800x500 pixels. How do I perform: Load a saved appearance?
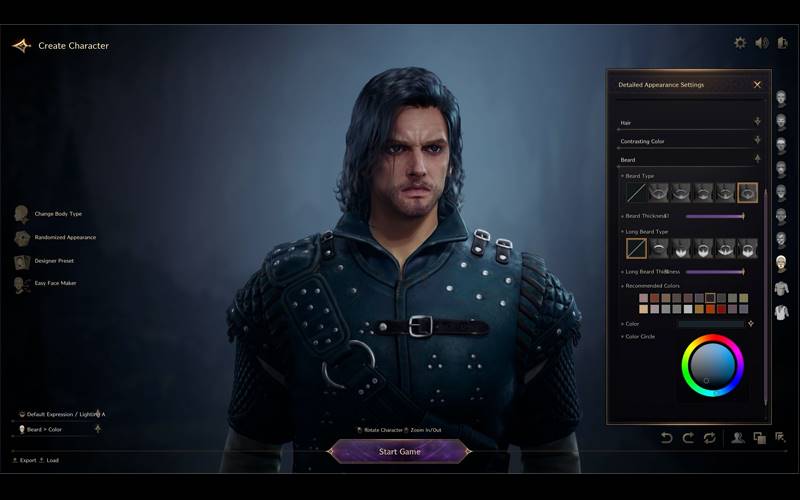coord(51,461)
